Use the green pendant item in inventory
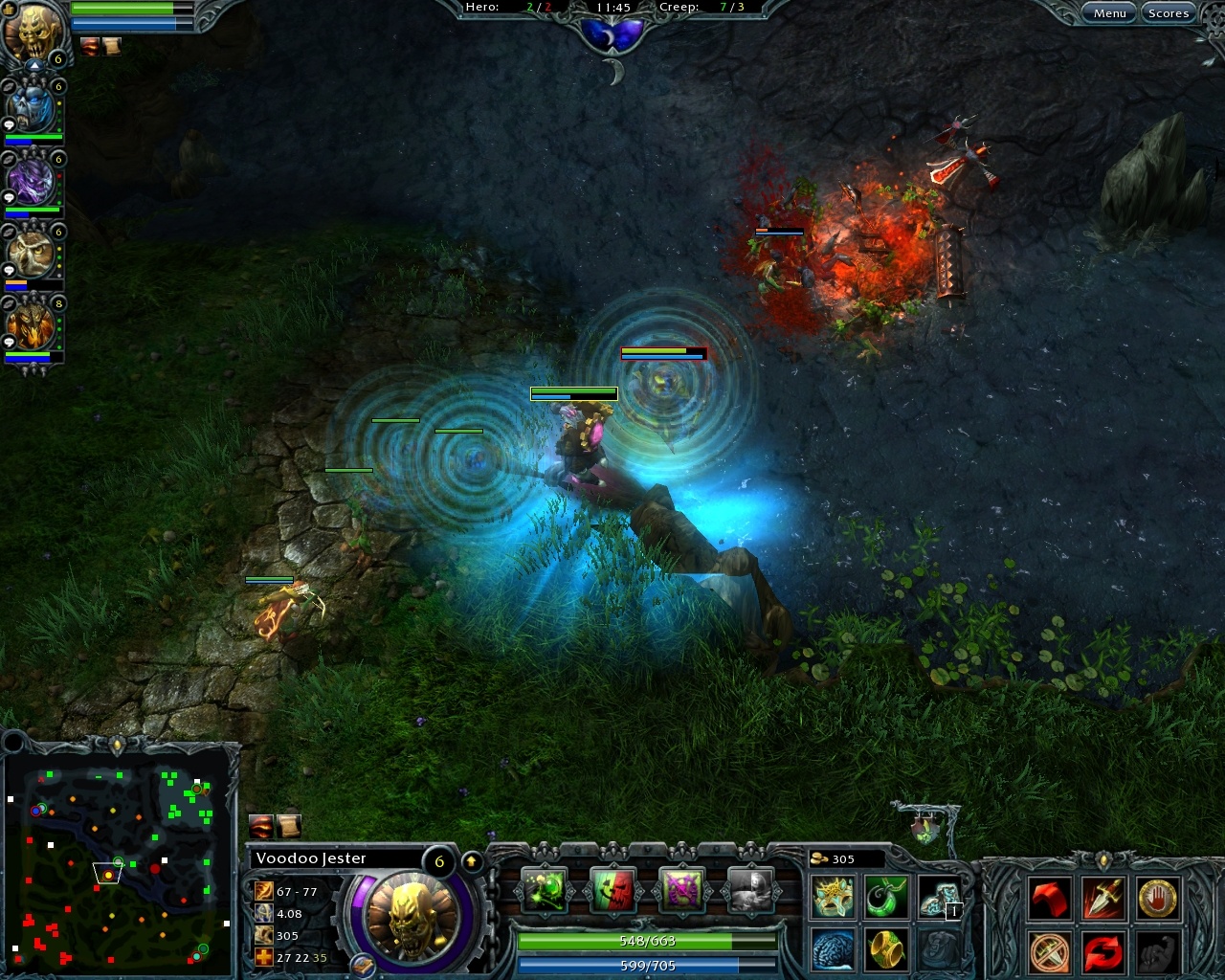The width and height of the screenshot is (1225, 980). pos(886,898)
